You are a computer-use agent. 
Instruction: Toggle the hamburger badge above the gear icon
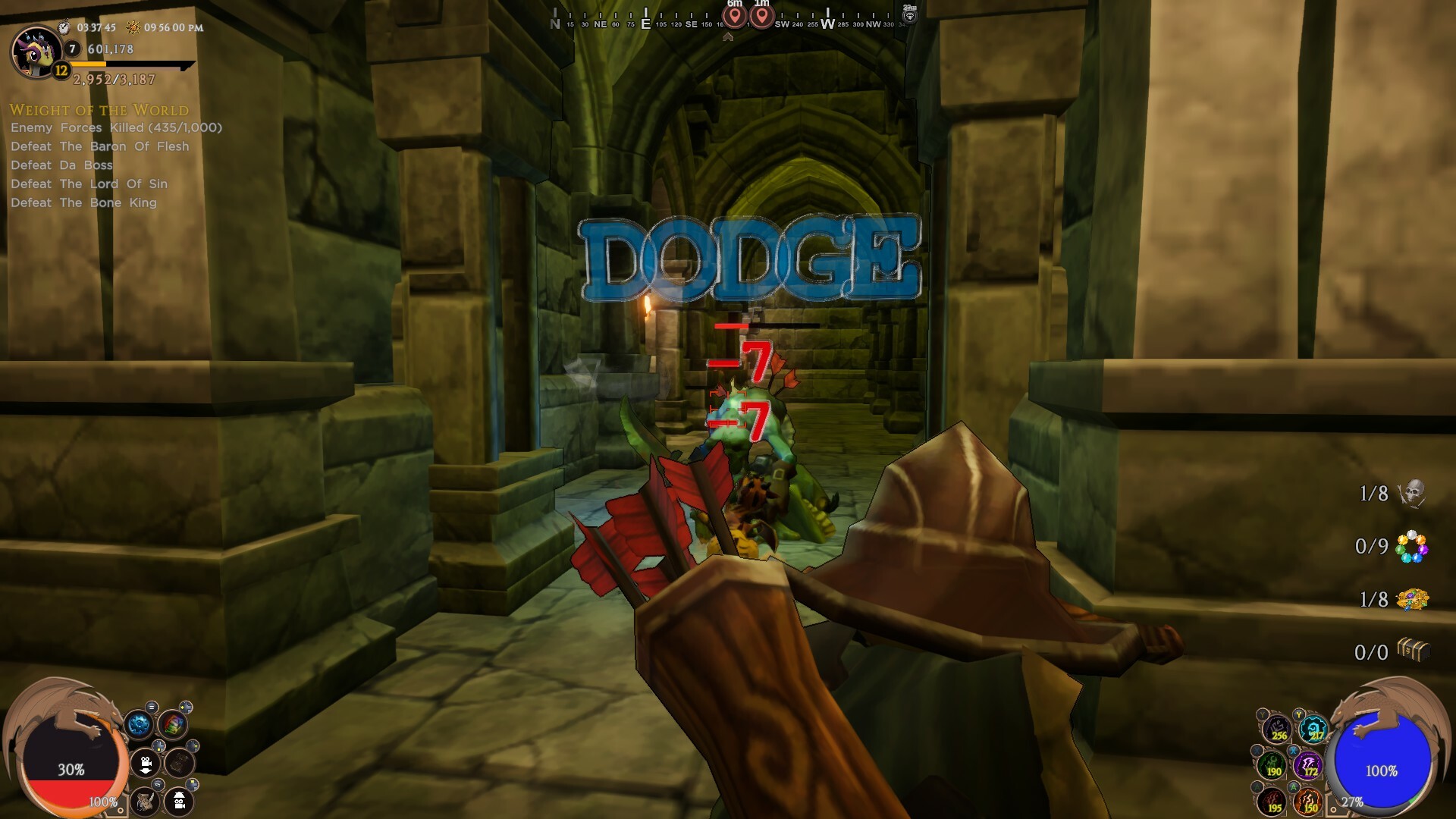[x=152, y=708]
